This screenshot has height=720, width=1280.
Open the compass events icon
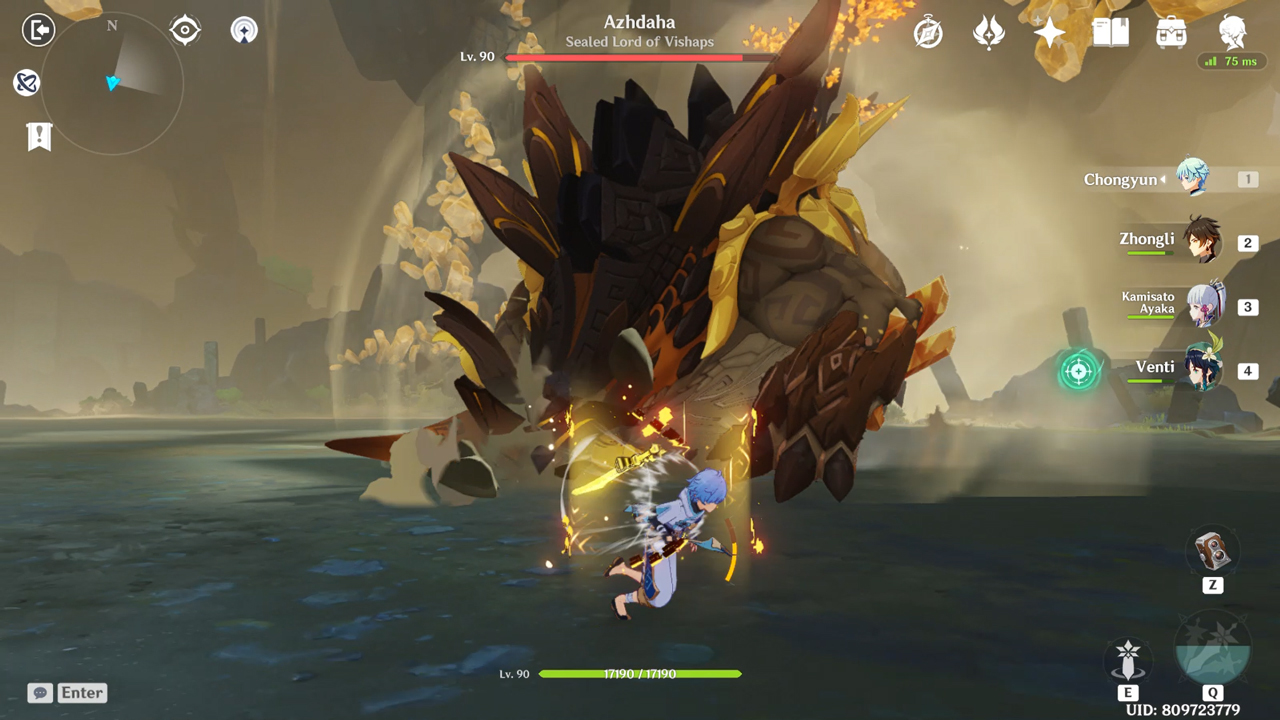point(928,33)
